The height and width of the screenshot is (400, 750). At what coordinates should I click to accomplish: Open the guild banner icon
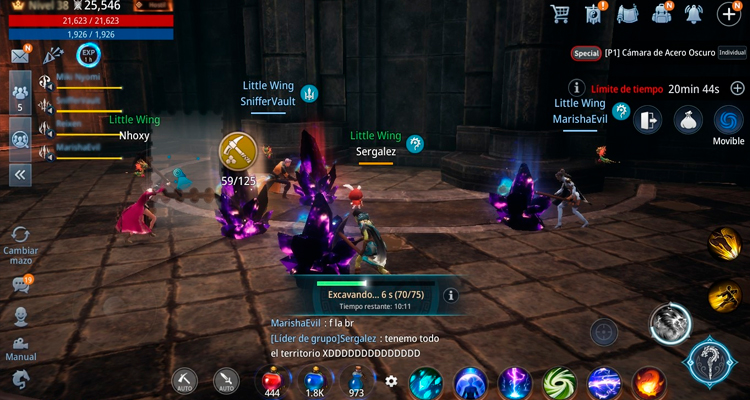tap(595, 13)
